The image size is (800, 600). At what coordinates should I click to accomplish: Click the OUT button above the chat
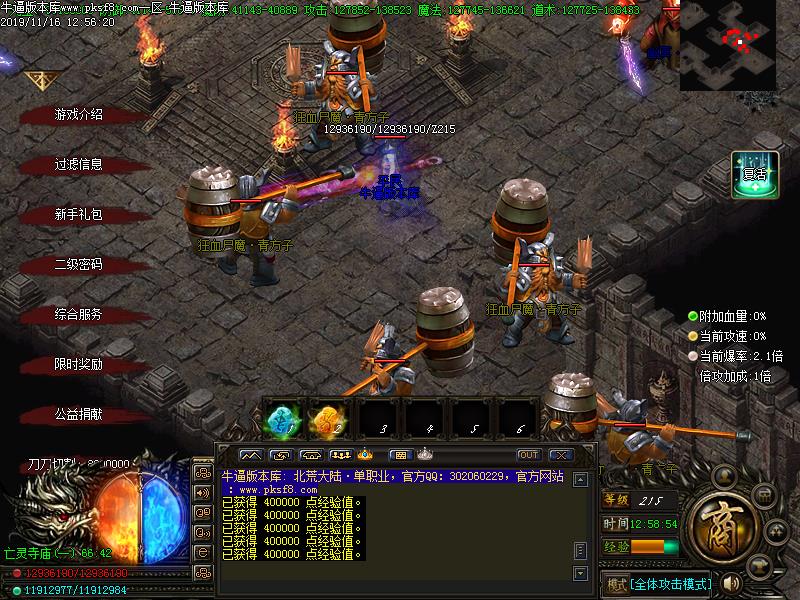coord(528,455)
